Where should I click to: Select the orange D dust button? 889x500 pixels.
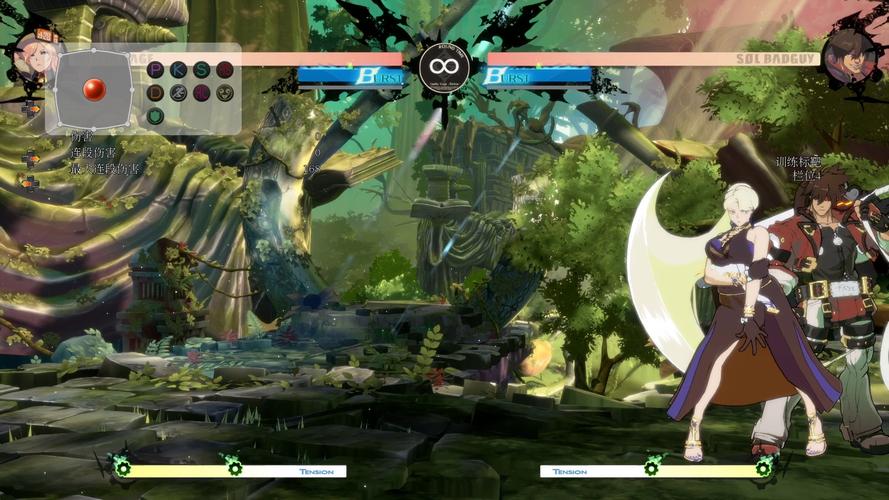coord(155,93)
